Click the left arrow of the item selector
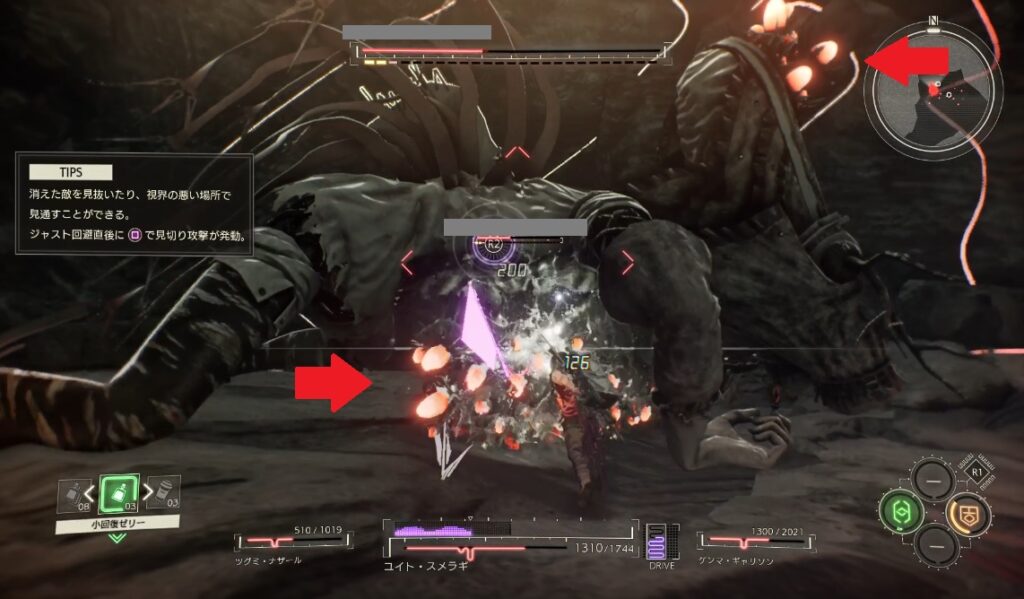The image size is (1024, 599). coord(92,492)
